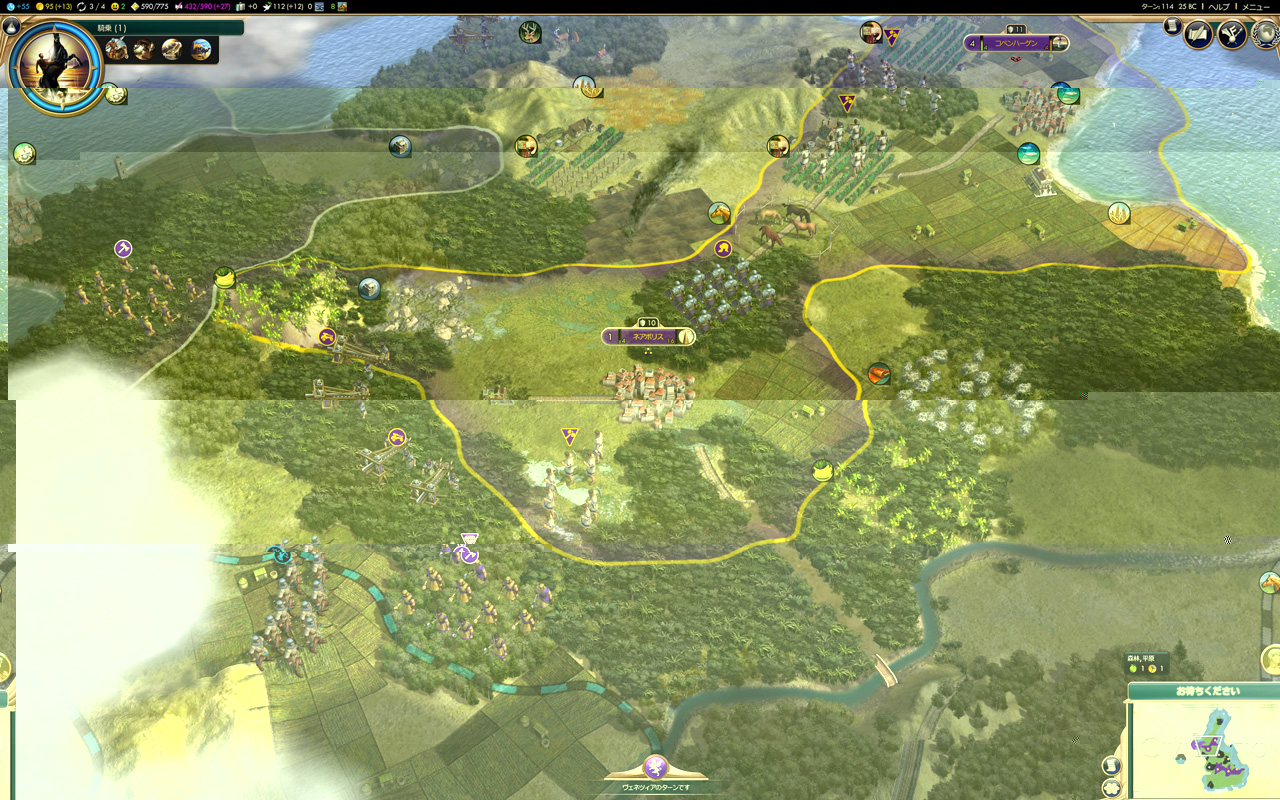
Task: Select the ネアポリス city banner
Action: (648, 337)
